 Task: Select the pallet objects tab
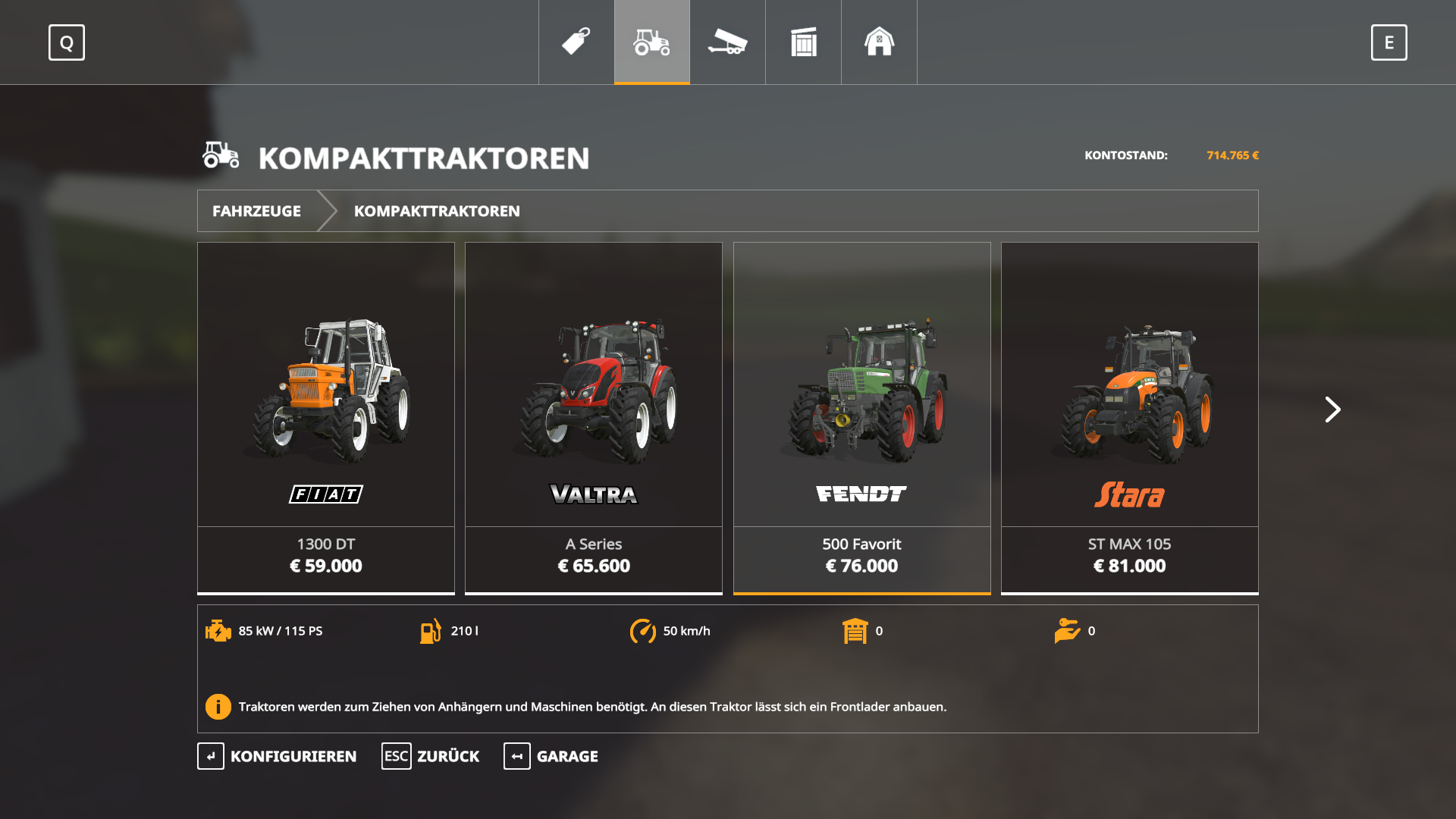click(804, 42)
